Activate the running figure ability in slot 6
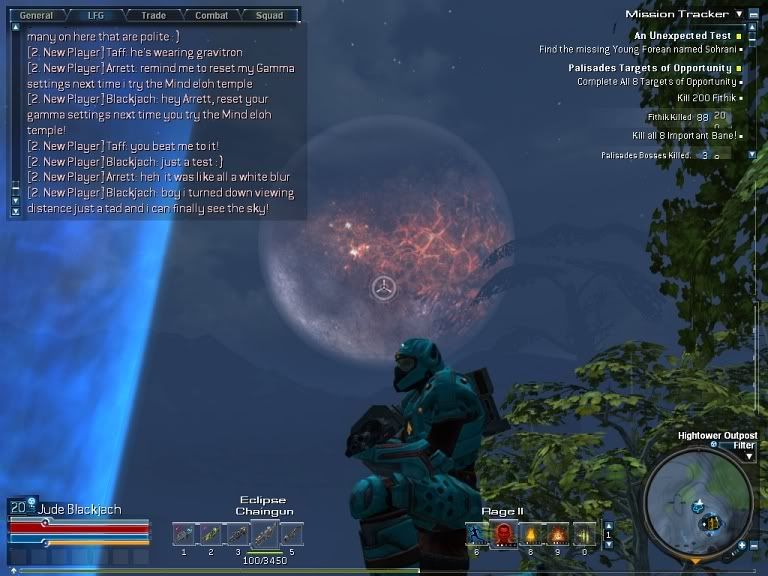The height and width of the screenshot is (576, 768). [x=476, y=534]
